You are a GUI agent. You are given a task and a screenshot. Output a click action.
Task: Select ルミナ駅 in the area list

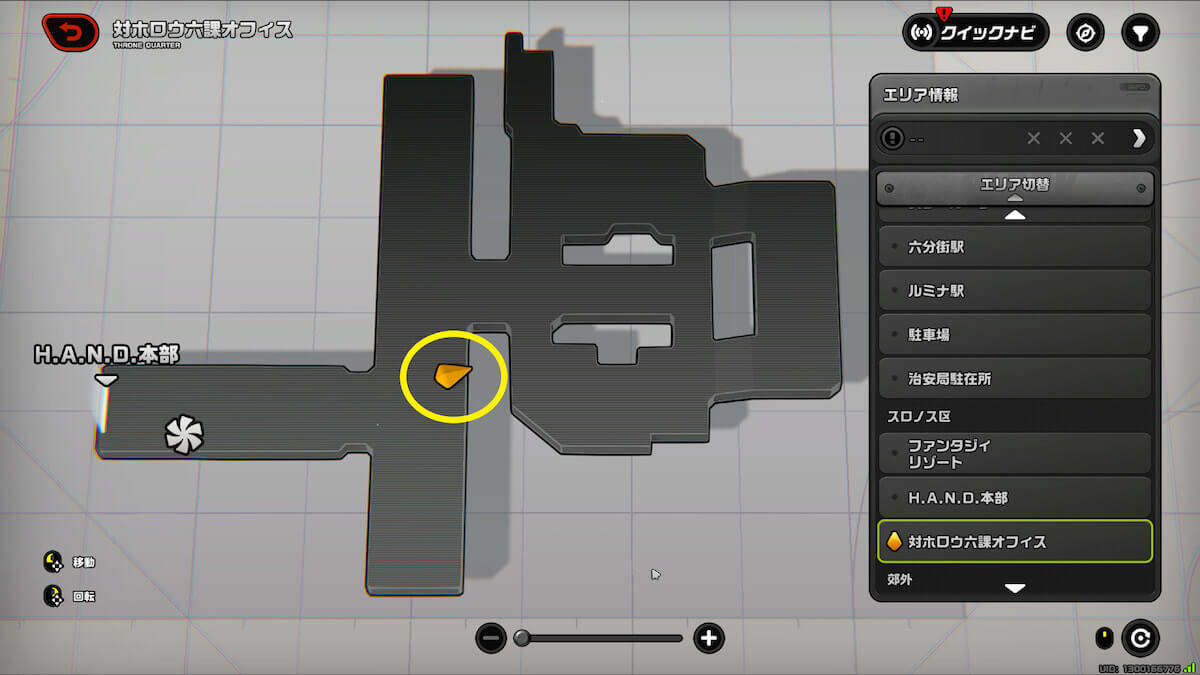point(1014,291)
